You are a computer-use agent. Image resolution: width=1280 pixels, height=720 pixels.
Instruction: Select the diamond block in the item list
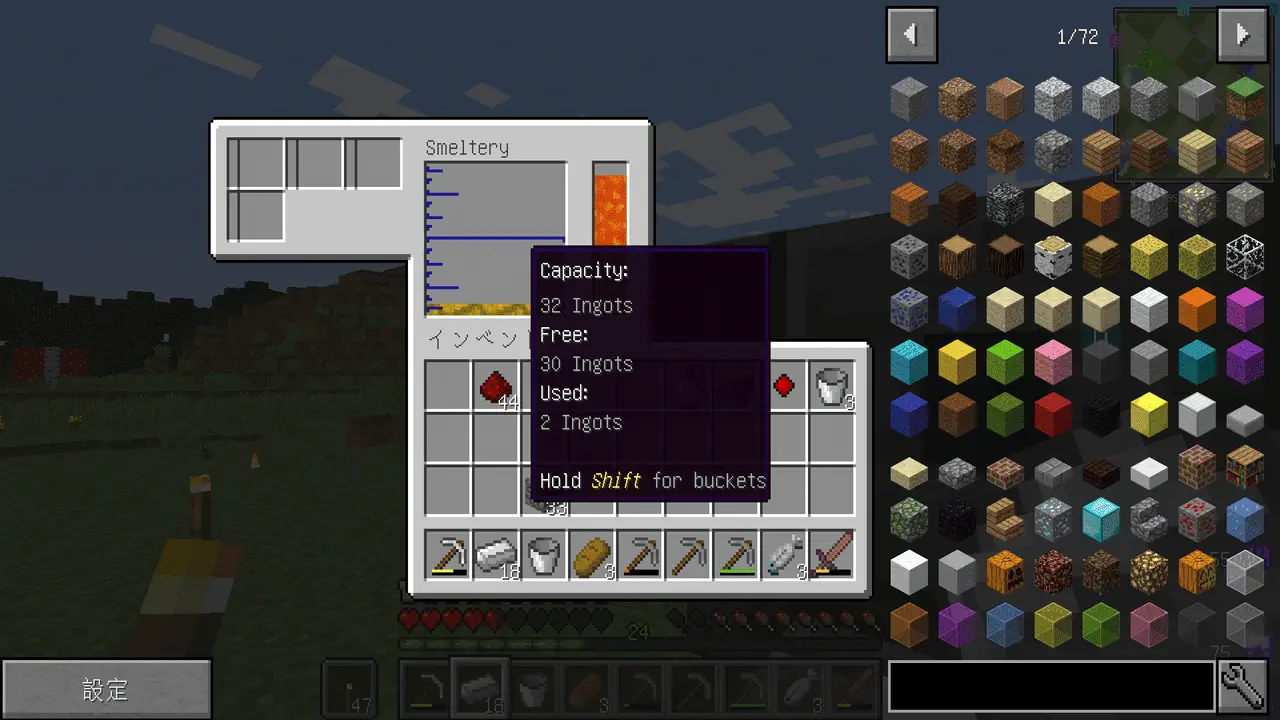pyautogui.click(x=1101, y=519)
